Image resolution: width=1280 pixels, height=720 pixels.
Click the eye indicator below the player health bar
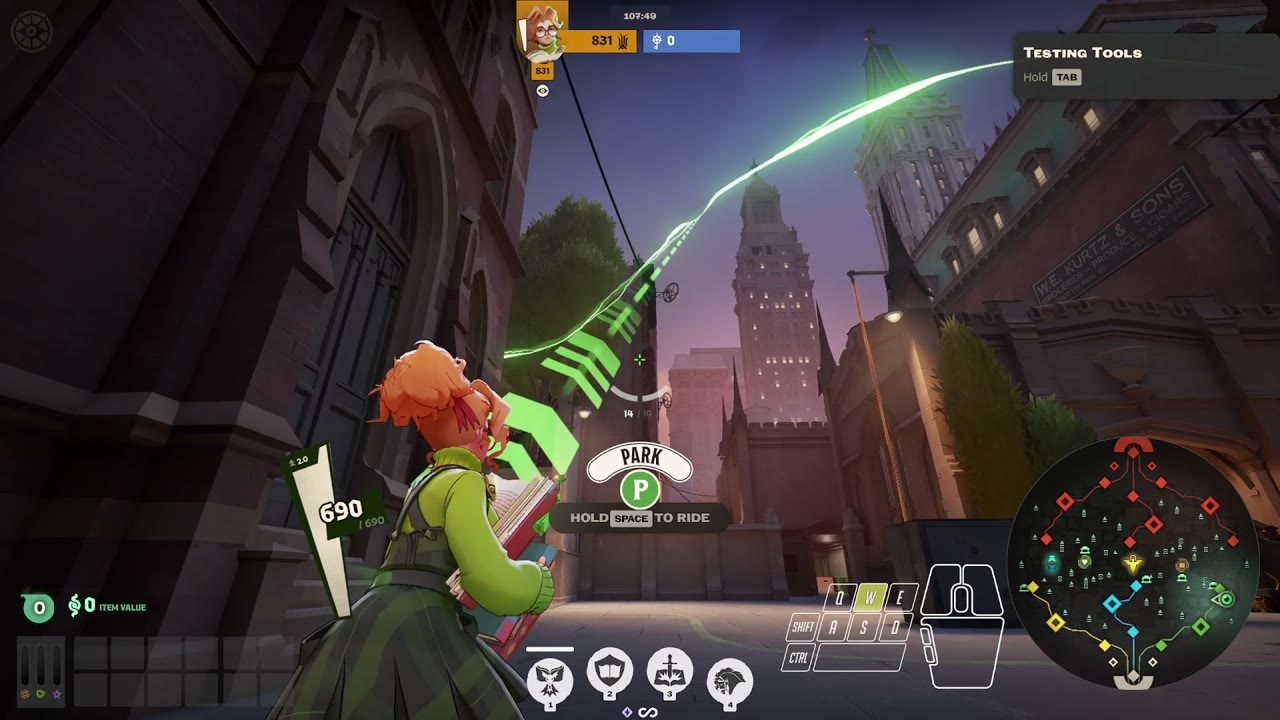coord(541,91)
